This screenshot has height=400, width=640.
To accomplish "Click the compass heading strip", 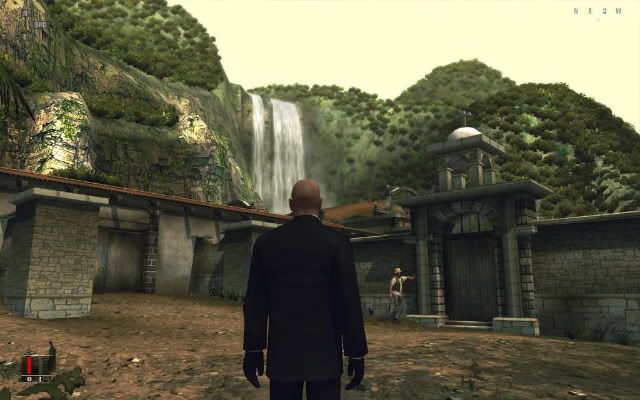I will tap(590, 12).
